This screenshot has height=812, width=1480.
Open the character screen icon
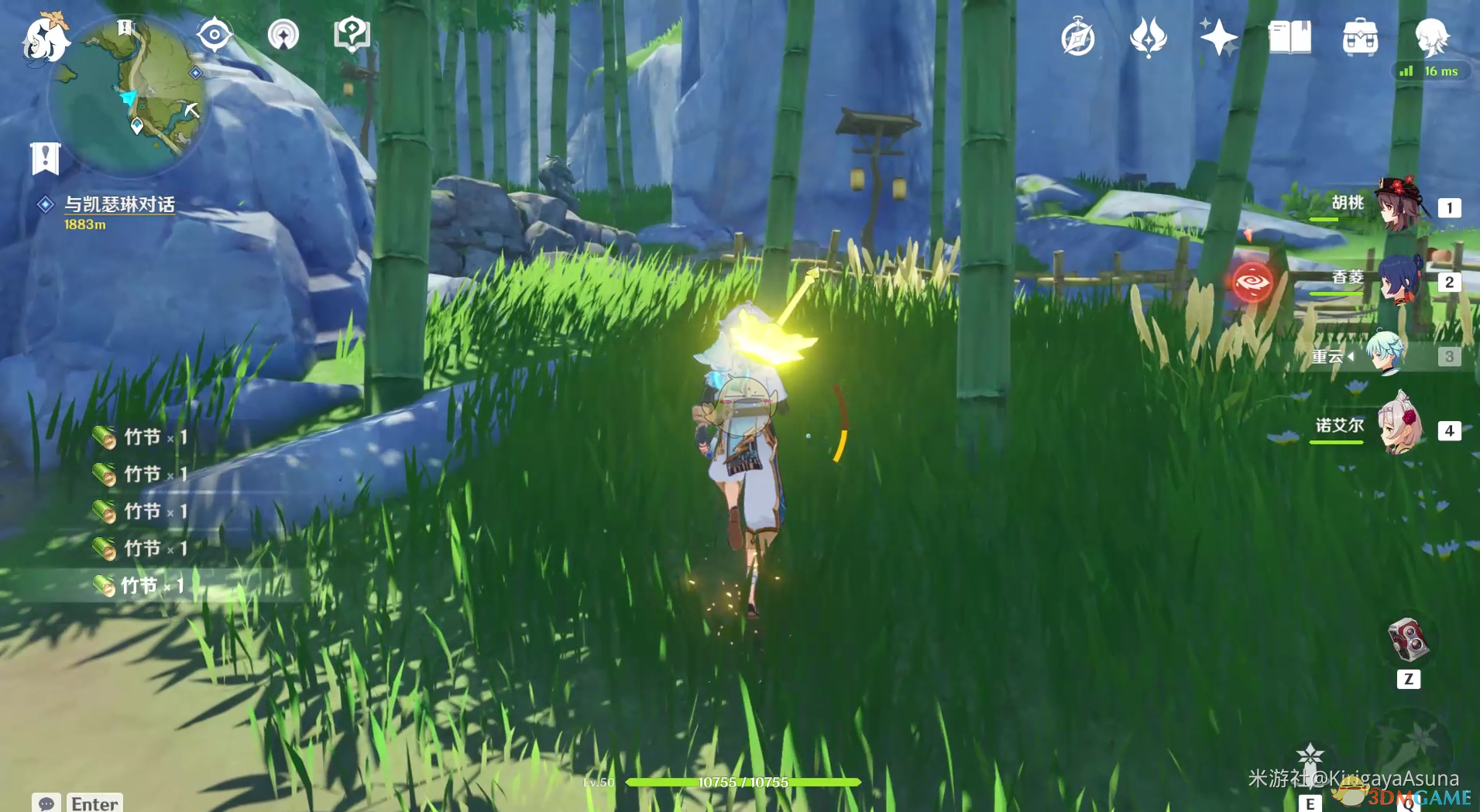(x=1431, y=37)
